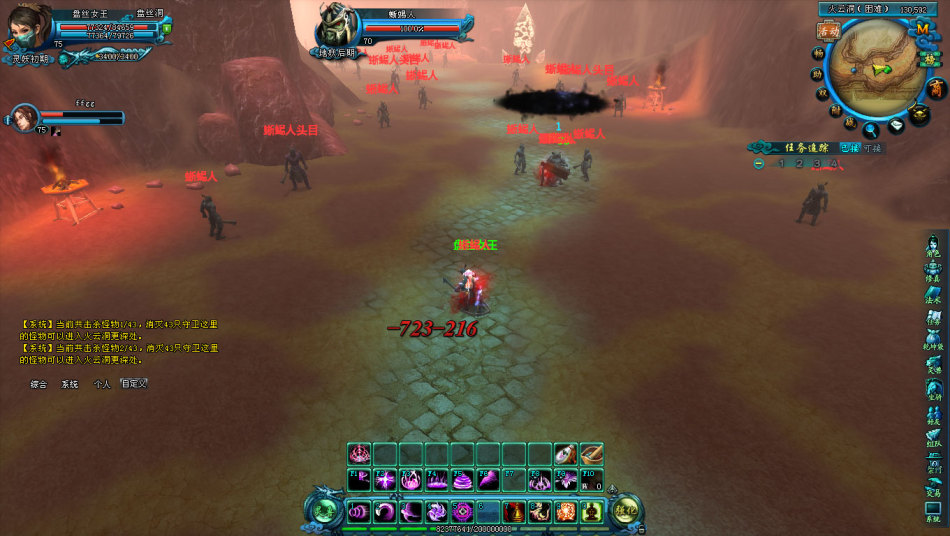
Task: Switch to the 已接 accepted quests tab
Action: tap(849, 147)
